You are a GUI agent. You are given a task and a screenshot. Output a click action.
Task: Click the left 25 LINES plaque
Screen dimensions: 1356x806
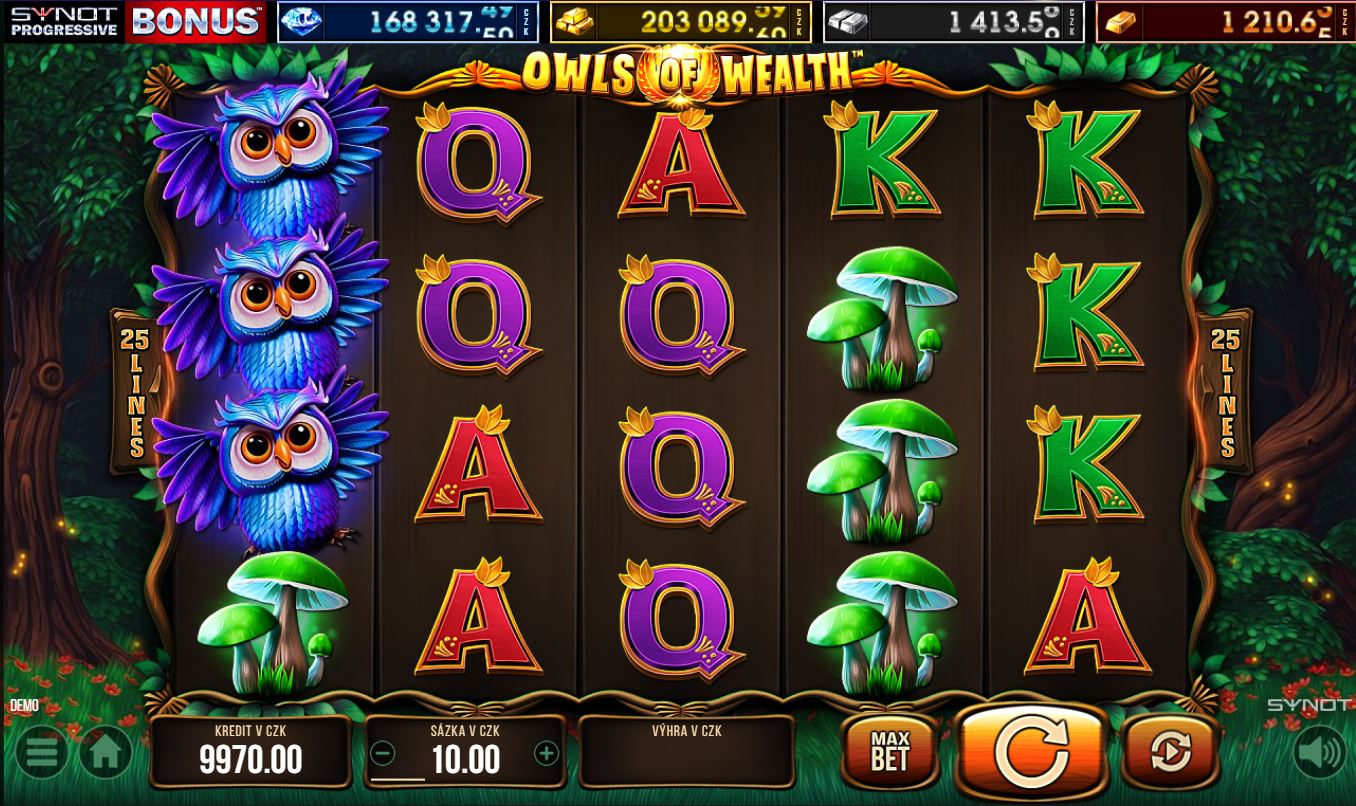(x=132, y=389)
